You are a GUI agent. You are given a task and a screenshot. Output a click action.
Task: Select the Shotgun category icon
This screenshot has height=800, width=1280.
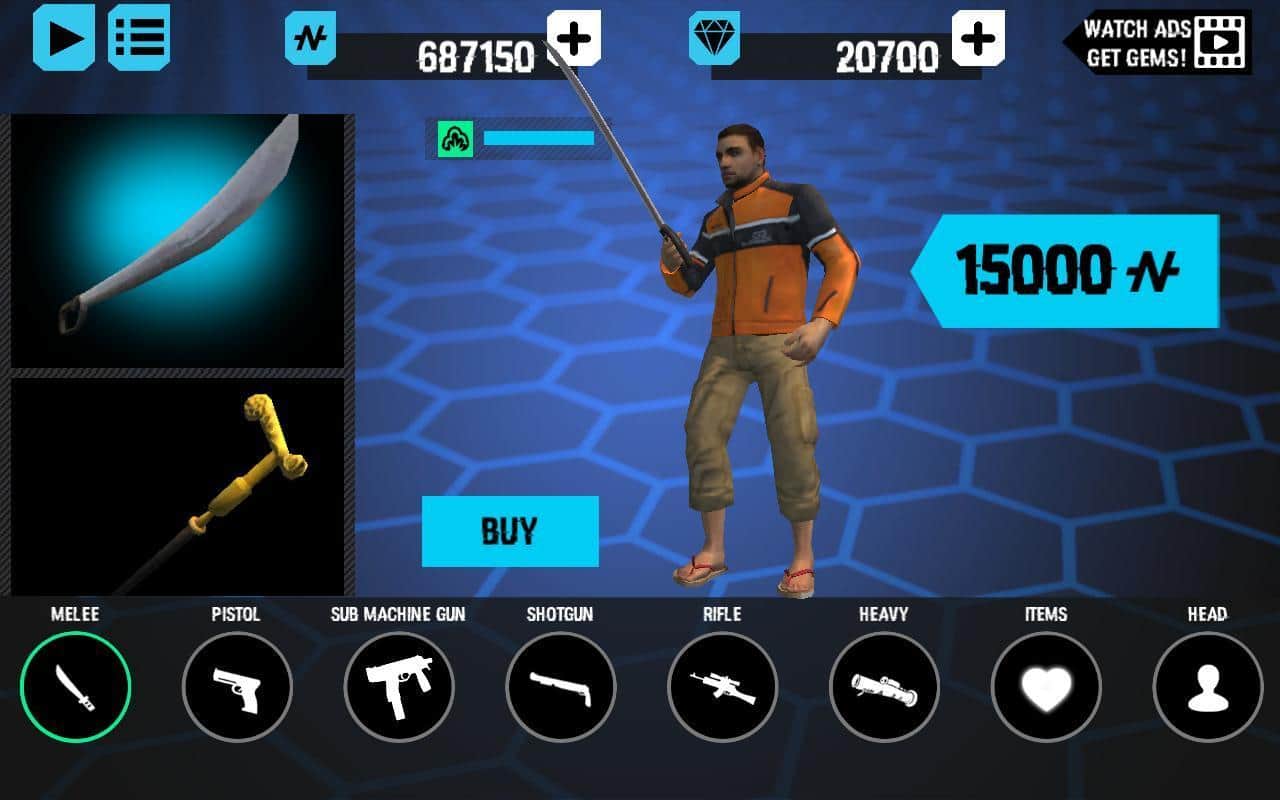tap(561, 687)
